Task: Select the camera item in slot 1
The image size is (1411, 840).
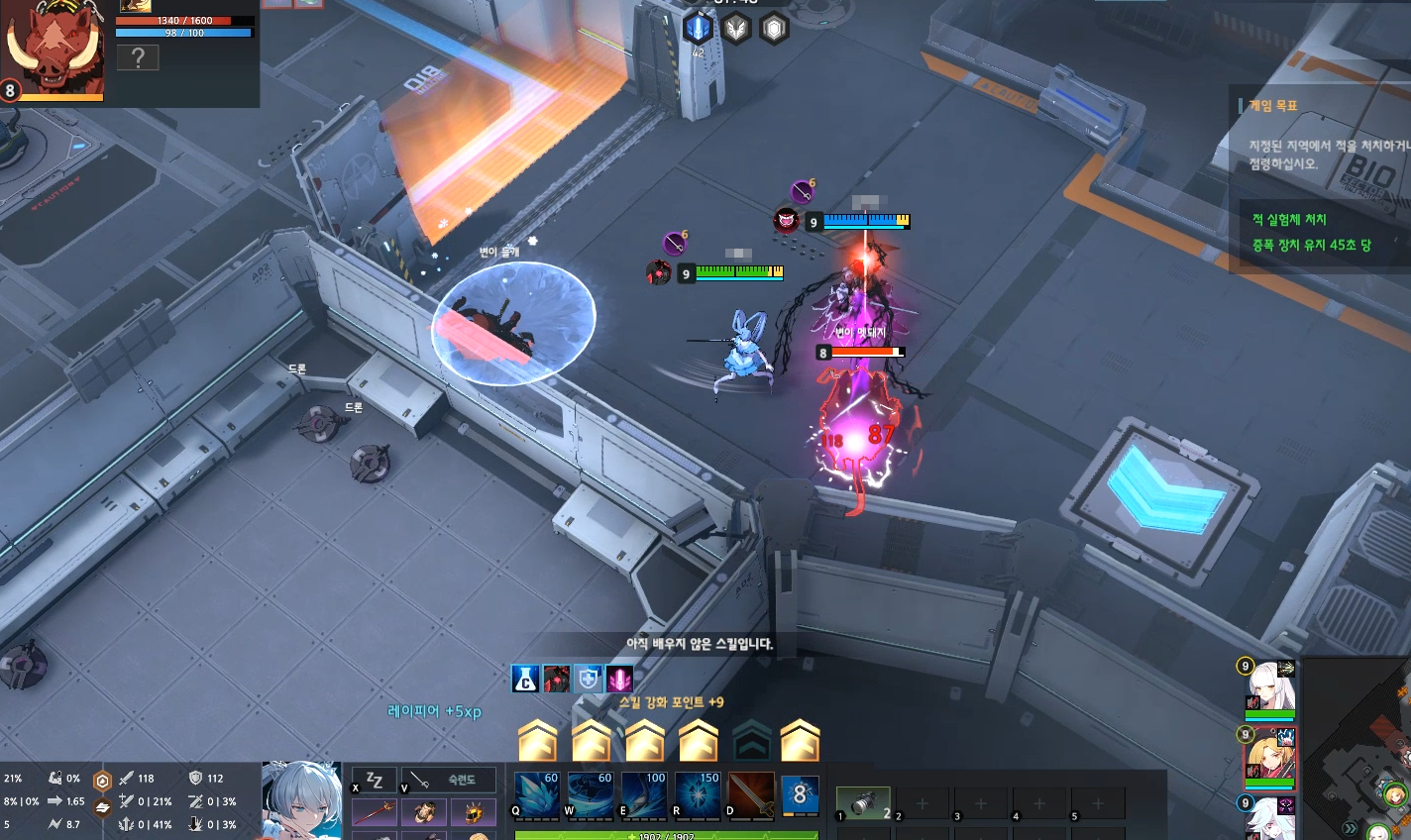Action: [x=863, y=803]
